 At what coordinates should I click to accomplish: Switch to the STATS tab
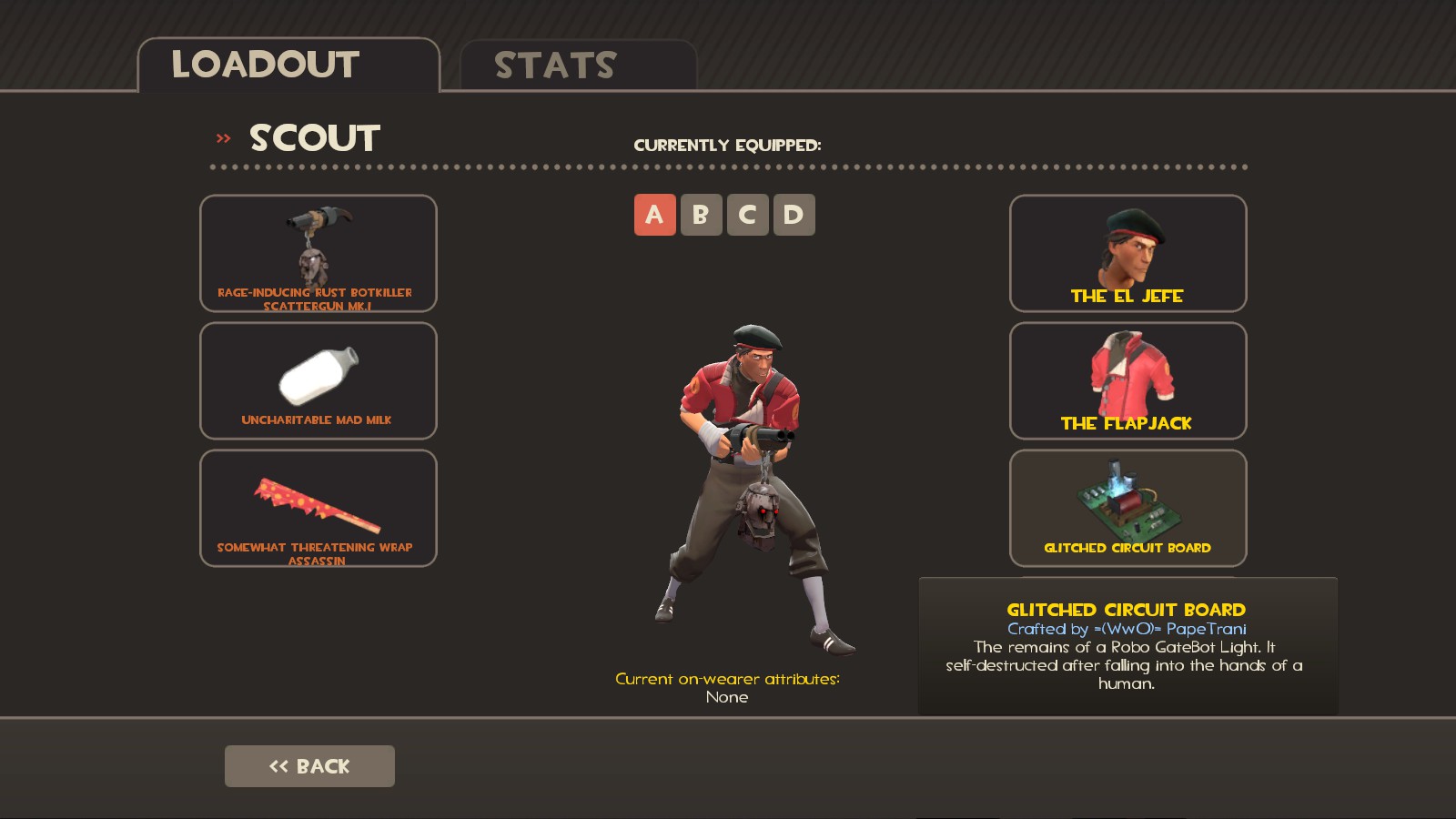pos(553,65)
